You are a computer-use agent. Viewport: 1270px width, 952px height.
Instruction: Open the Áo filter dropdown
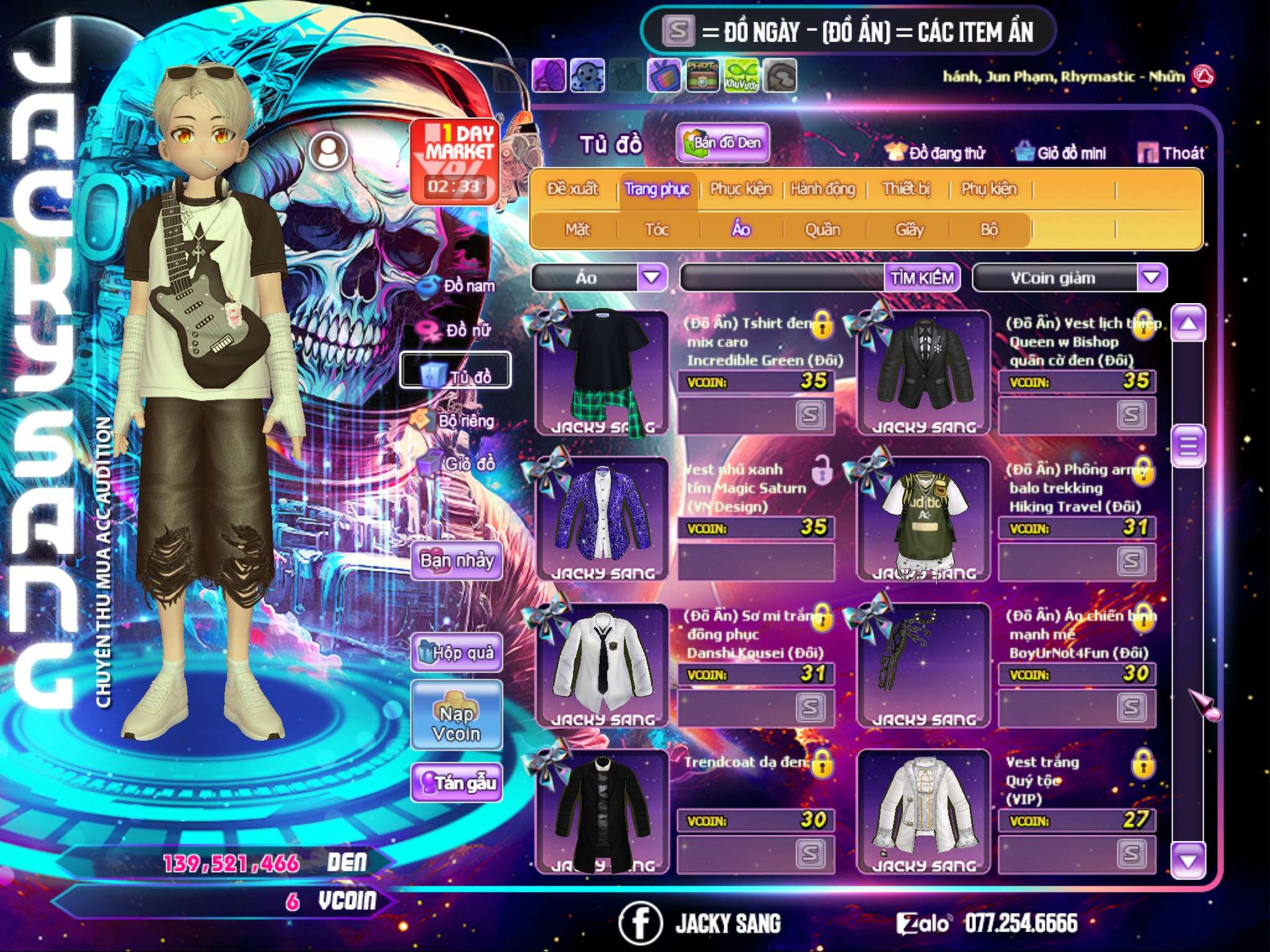click(652, 277)
